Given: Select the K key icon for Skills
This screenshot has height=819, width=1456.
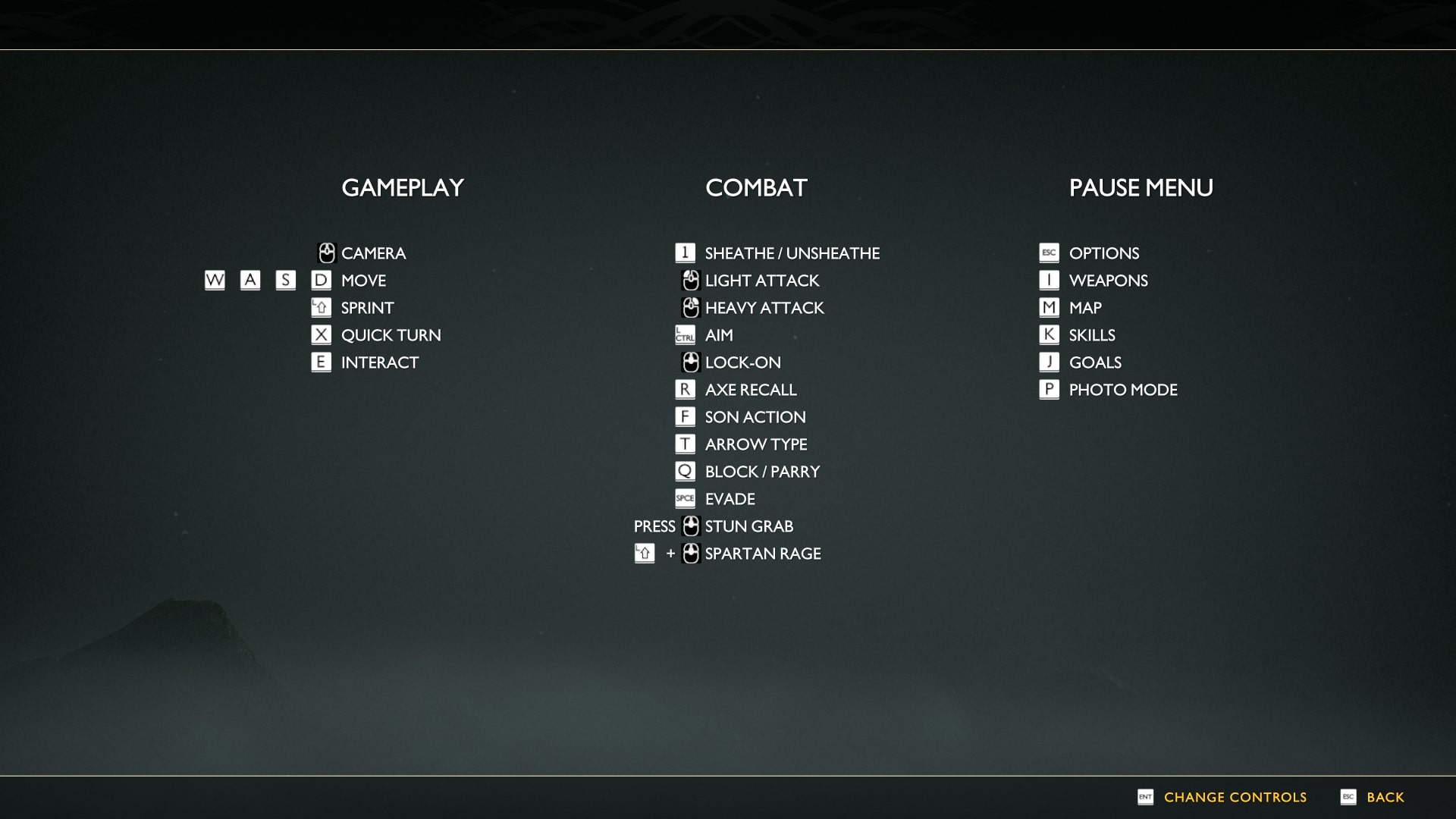Looking at the screenshot, I should pyautogui.click(x=1049, y=334).
